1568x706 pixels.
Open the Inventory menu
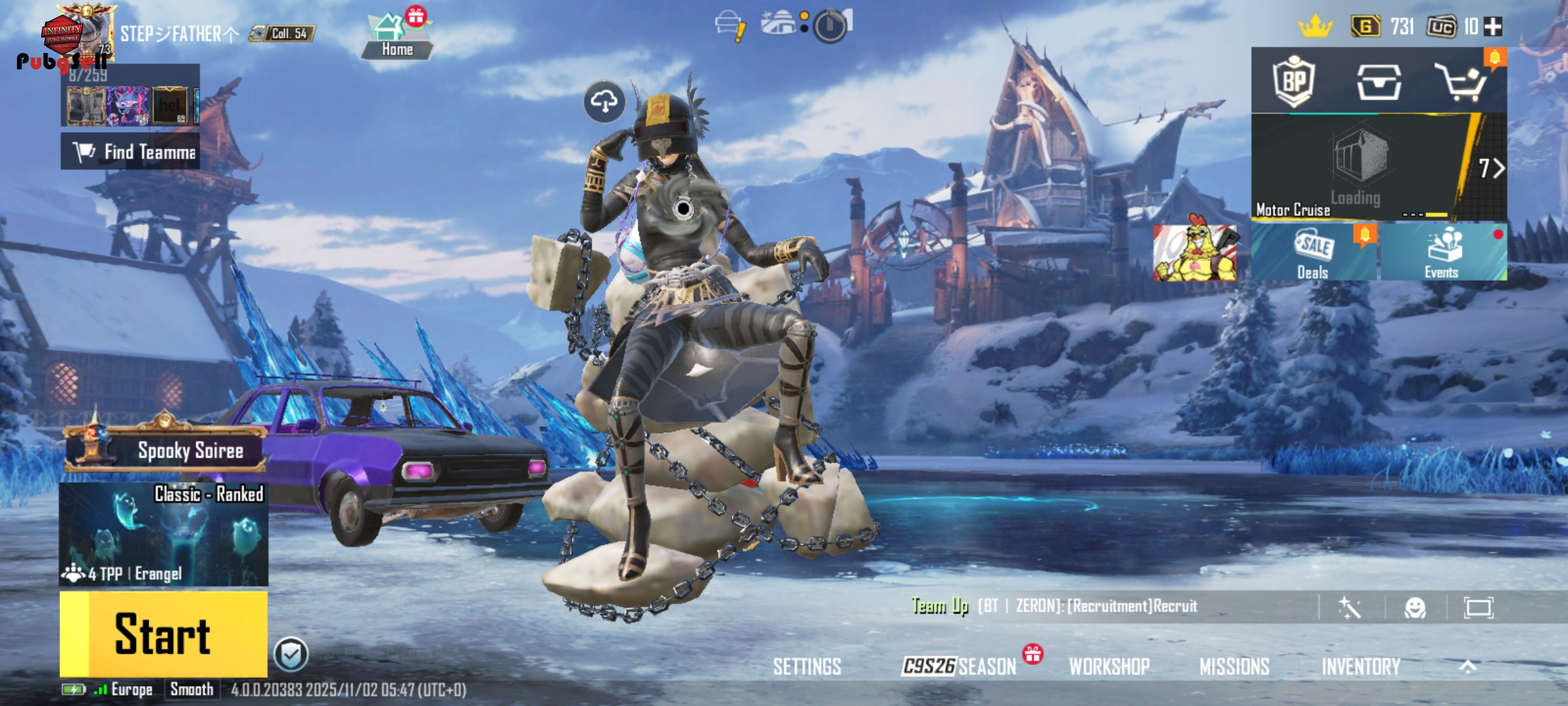tap(1361, 667)
